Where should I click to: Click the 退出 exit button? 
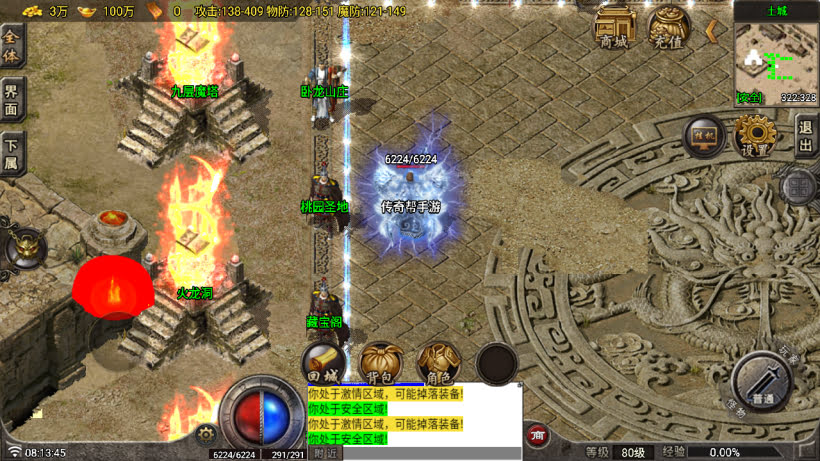point(806,136)
